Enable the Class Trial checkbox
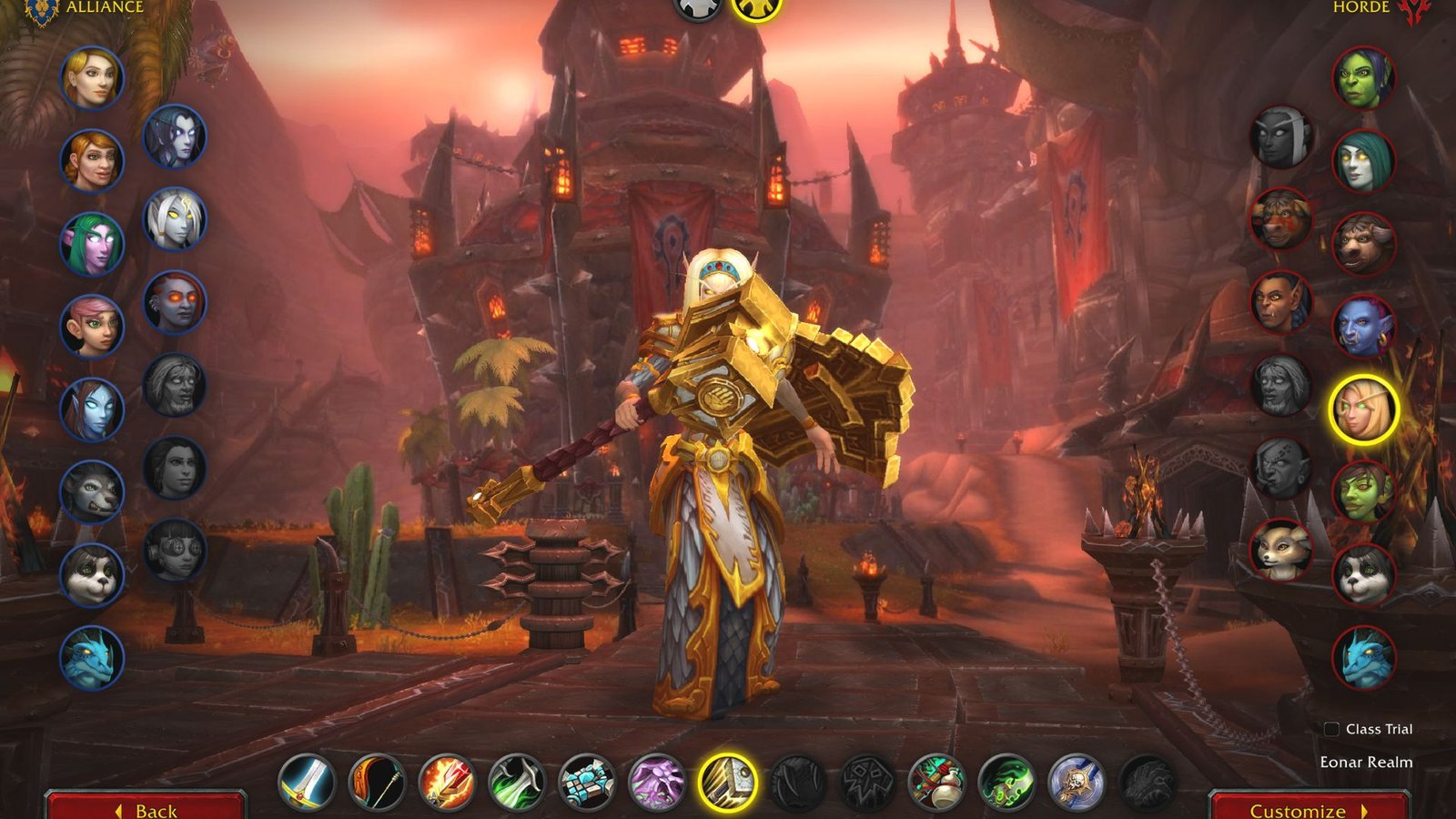 pos(1330,728)
